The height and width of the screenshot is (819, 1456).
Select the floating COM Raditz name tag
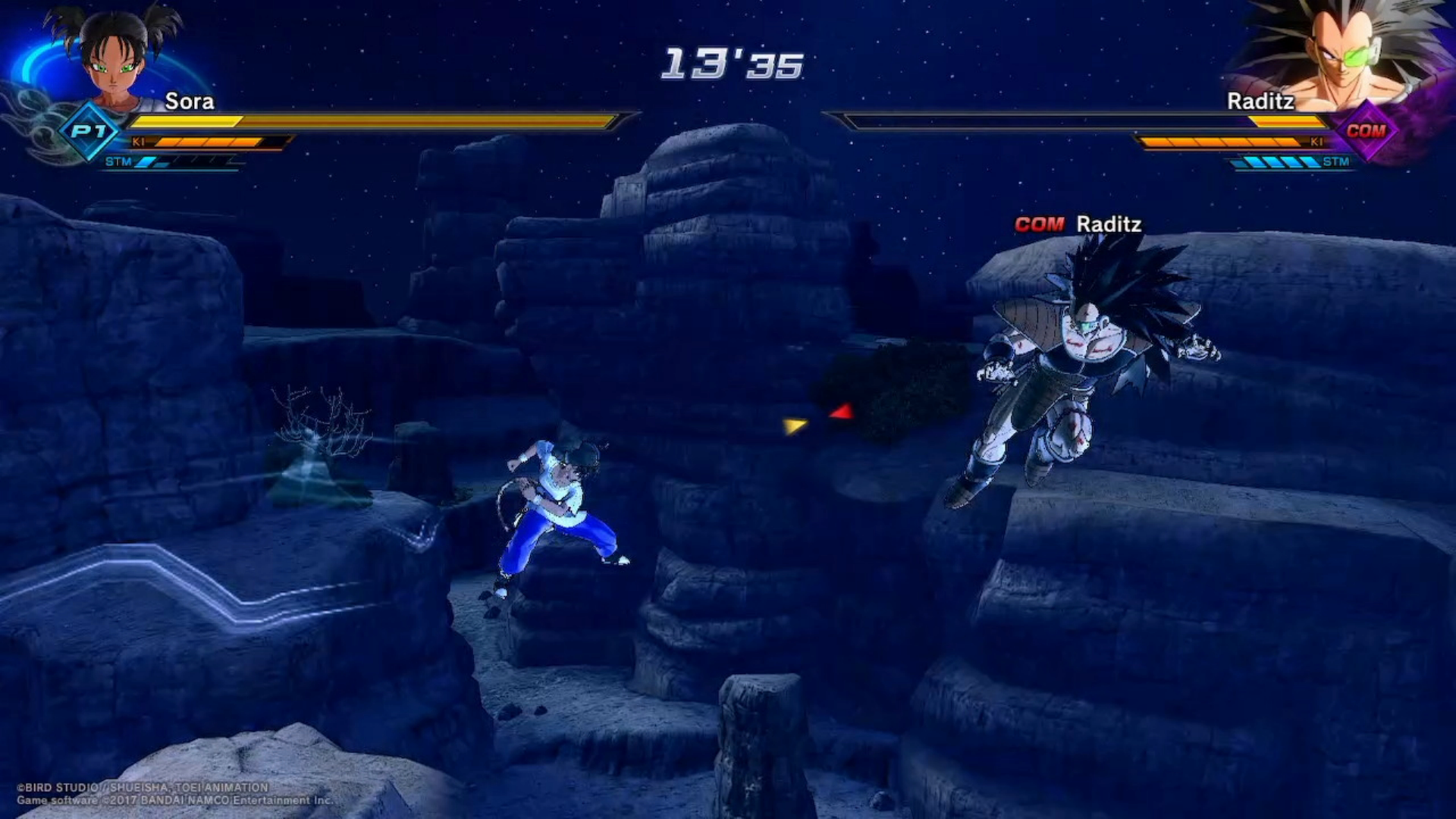pos(1078,224)
